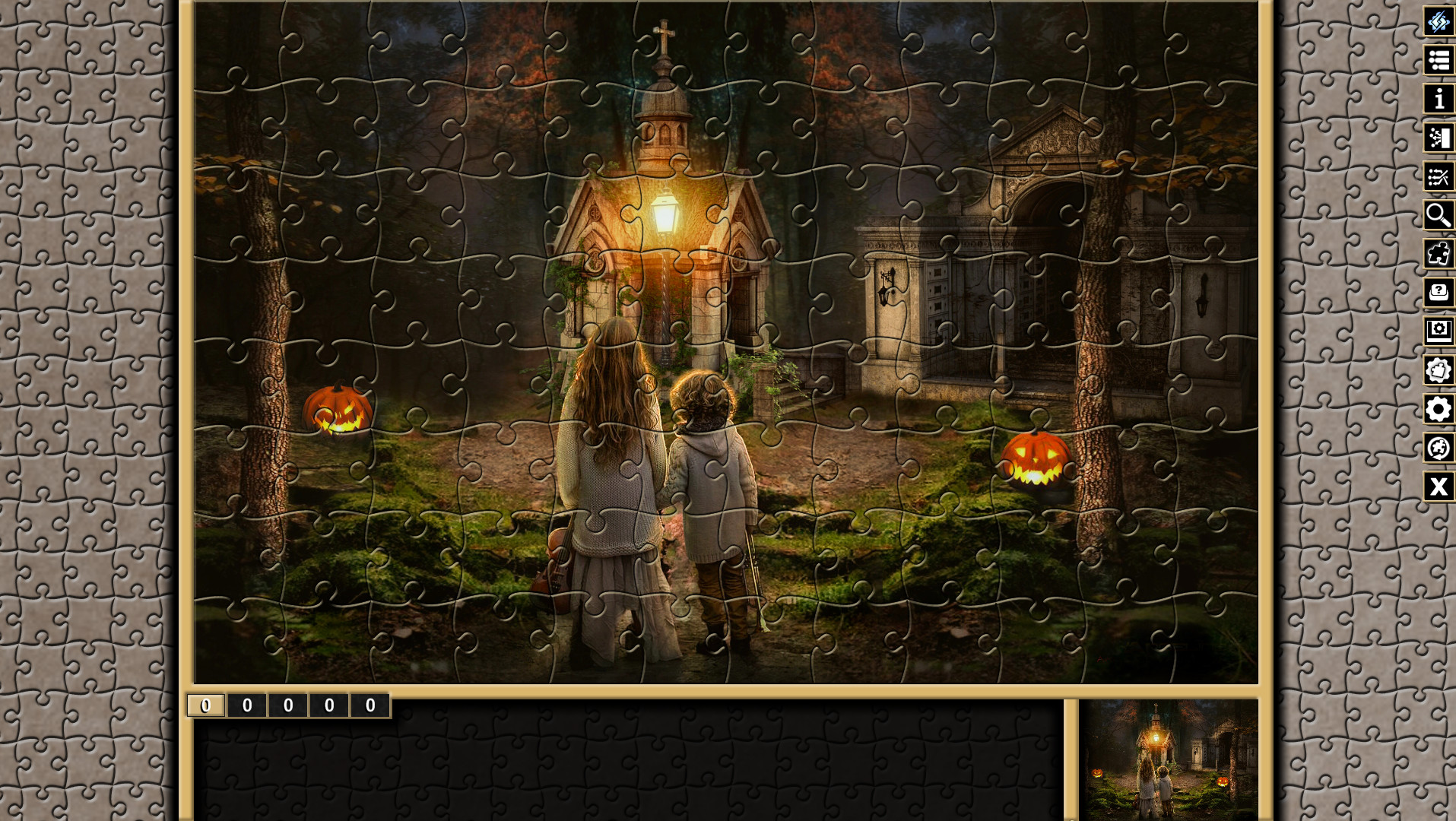
Task: Select the glowing puzzle piece icon
Action: [1437, 255]
